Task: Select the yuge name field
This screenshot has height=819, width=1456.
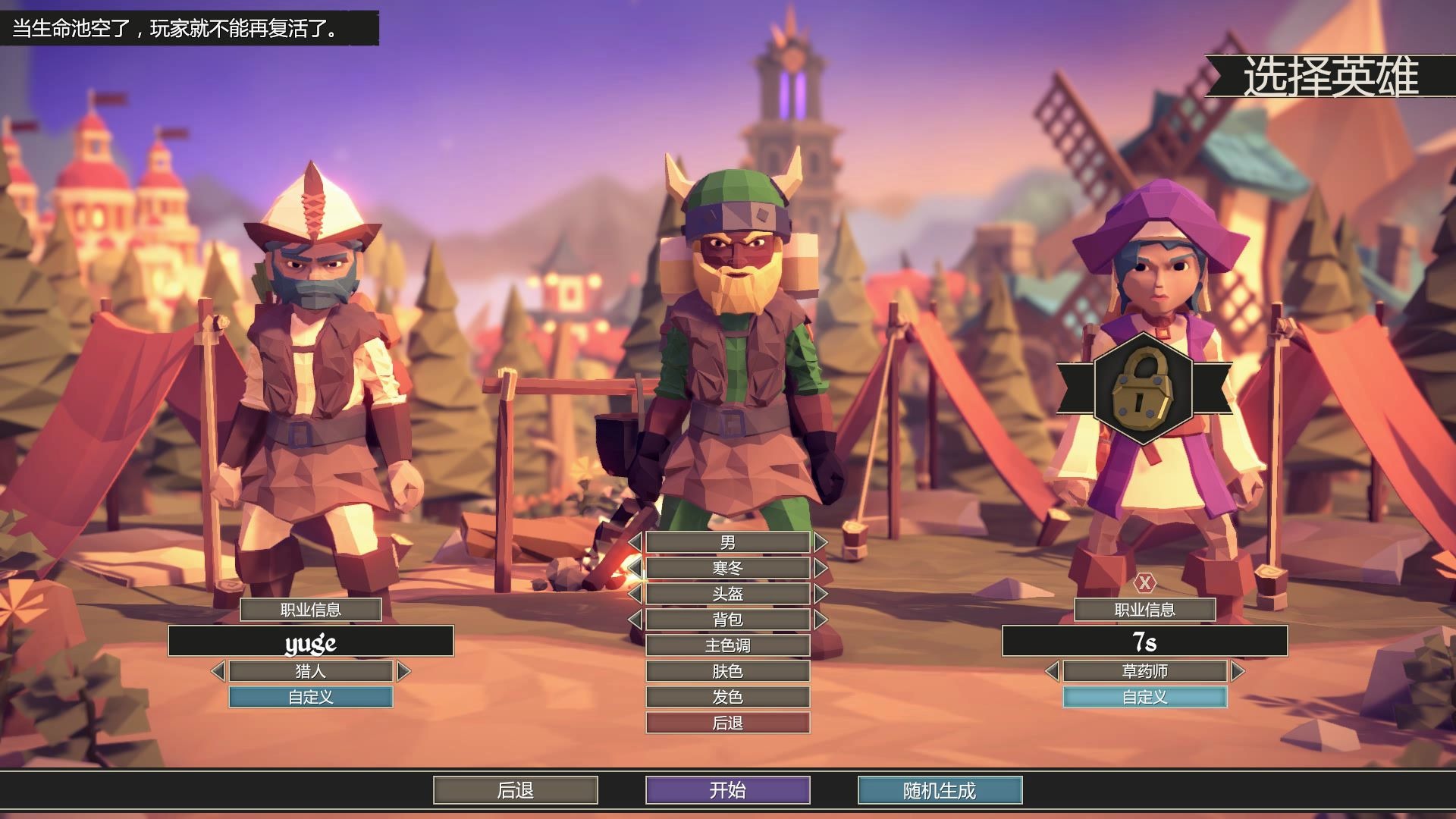Action: click(310, 642)
